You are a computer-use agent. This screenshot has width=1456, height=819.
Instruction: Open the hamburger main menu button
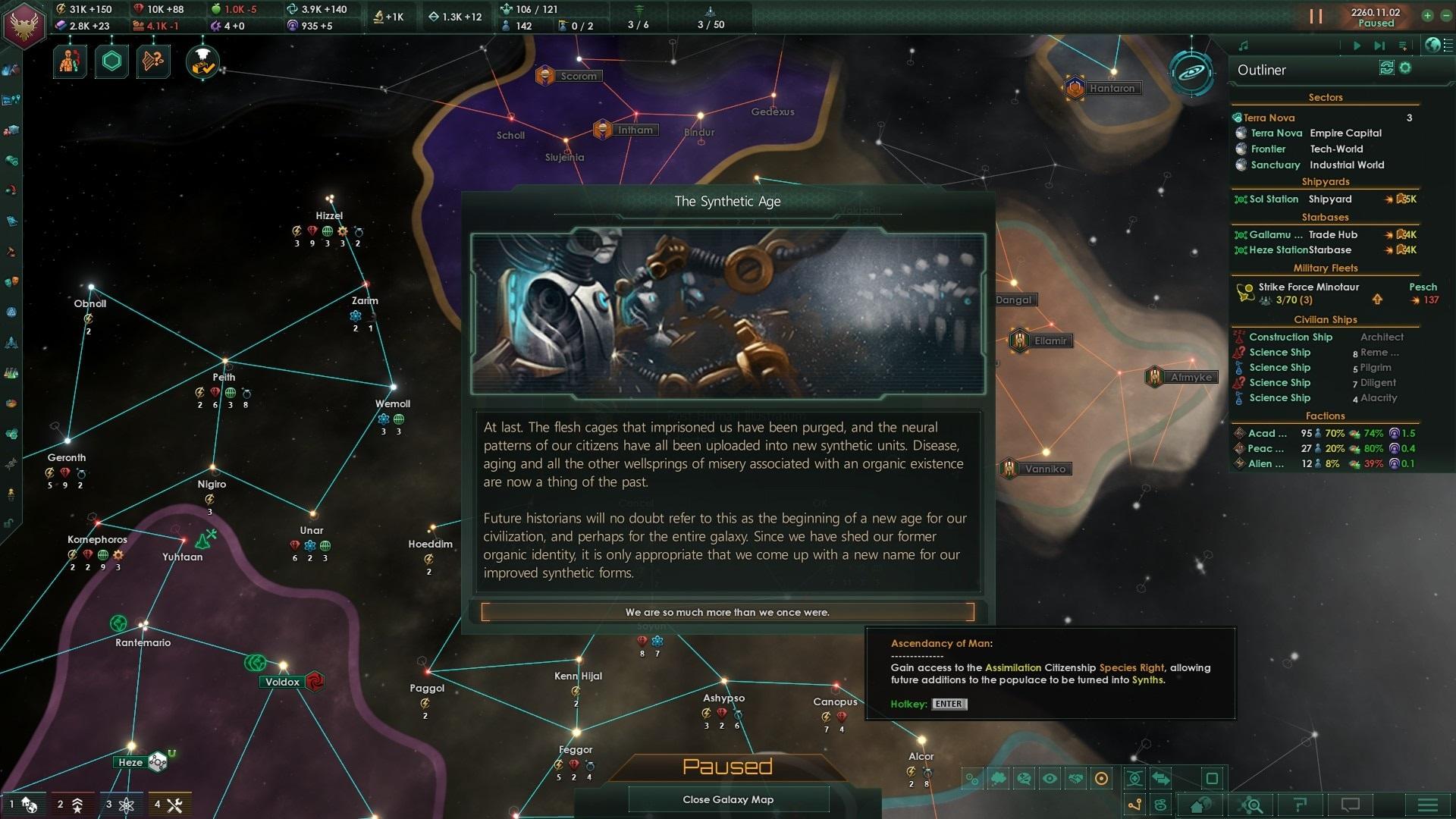click(1427, 805)
